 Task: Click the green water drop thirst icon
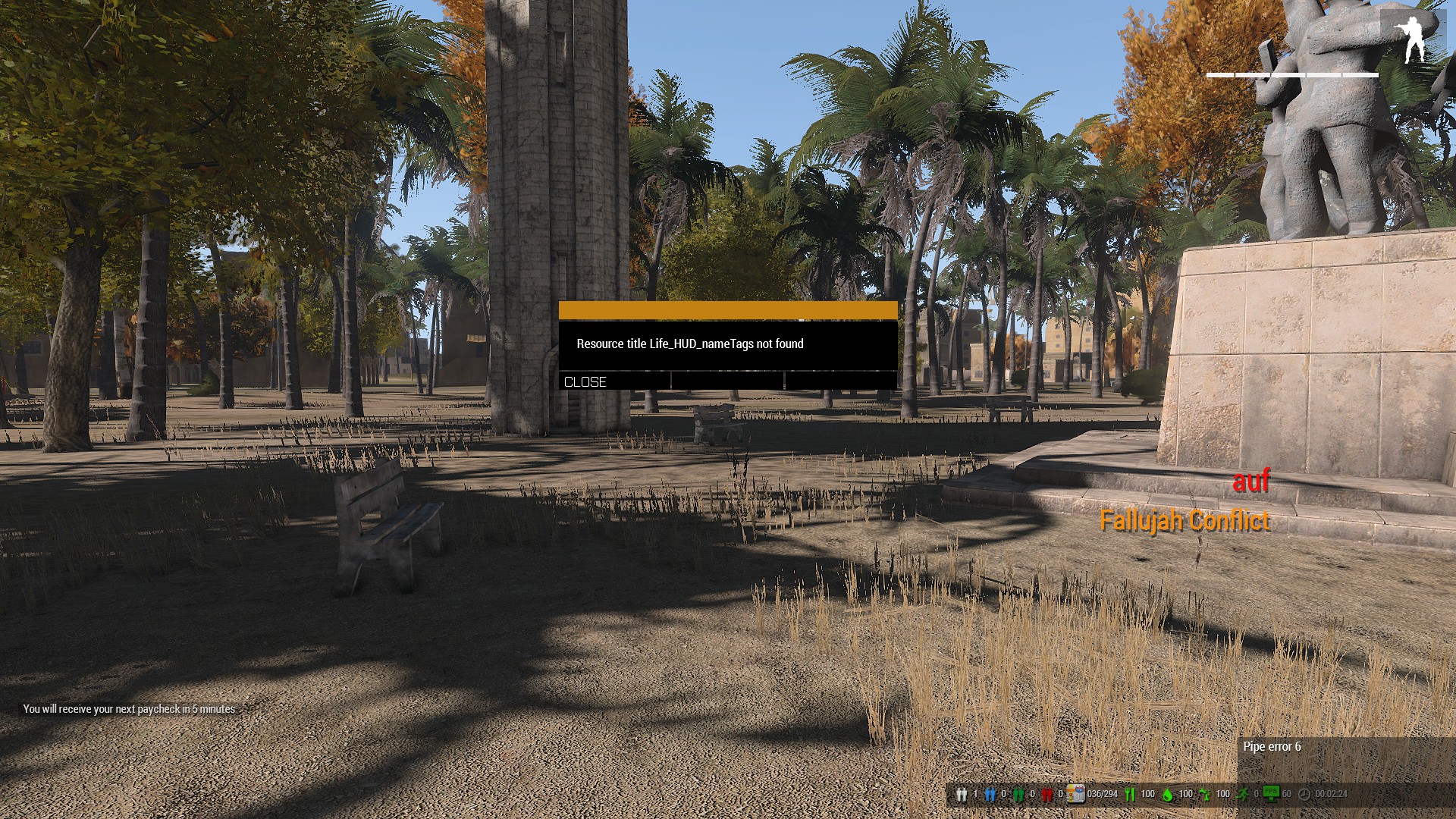(1167, 794)
